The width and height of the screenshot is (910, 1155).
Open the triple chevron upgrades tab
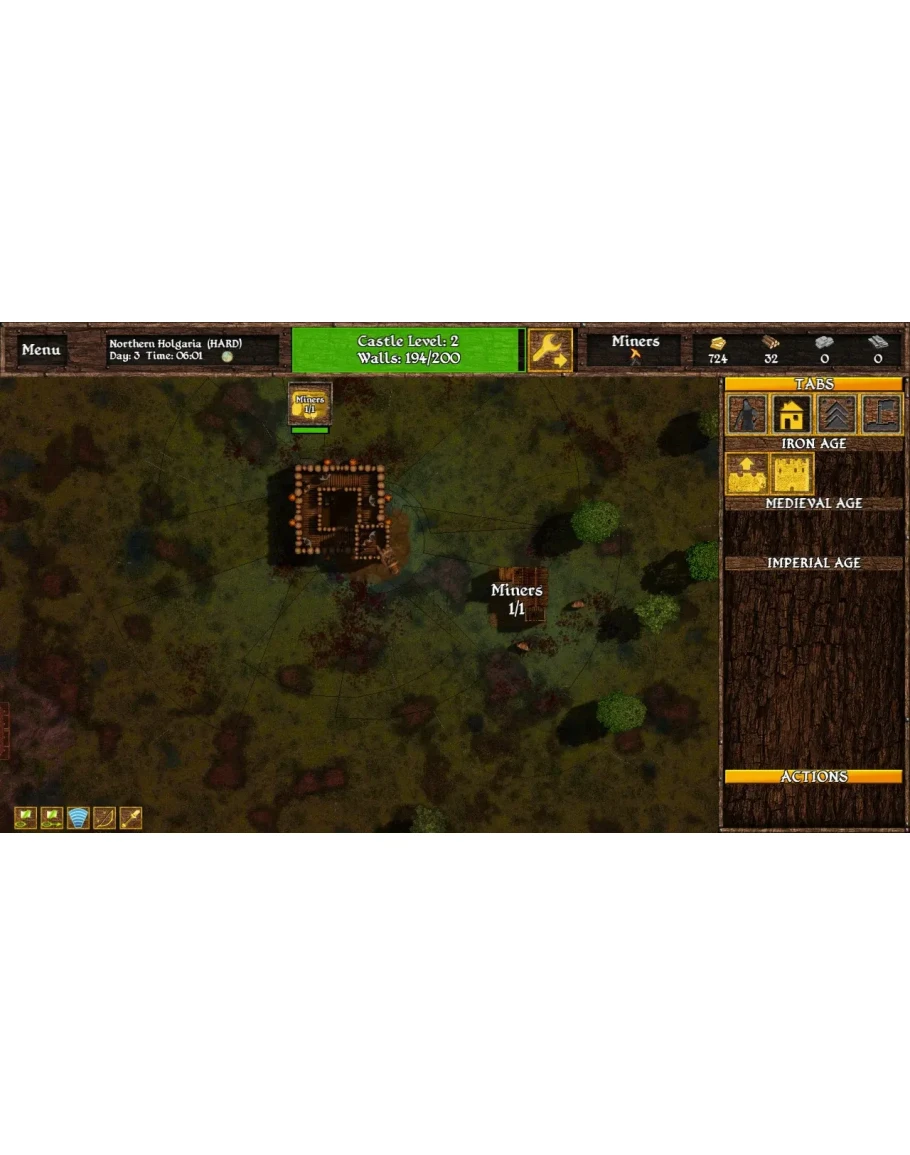(x=837, y=414)
